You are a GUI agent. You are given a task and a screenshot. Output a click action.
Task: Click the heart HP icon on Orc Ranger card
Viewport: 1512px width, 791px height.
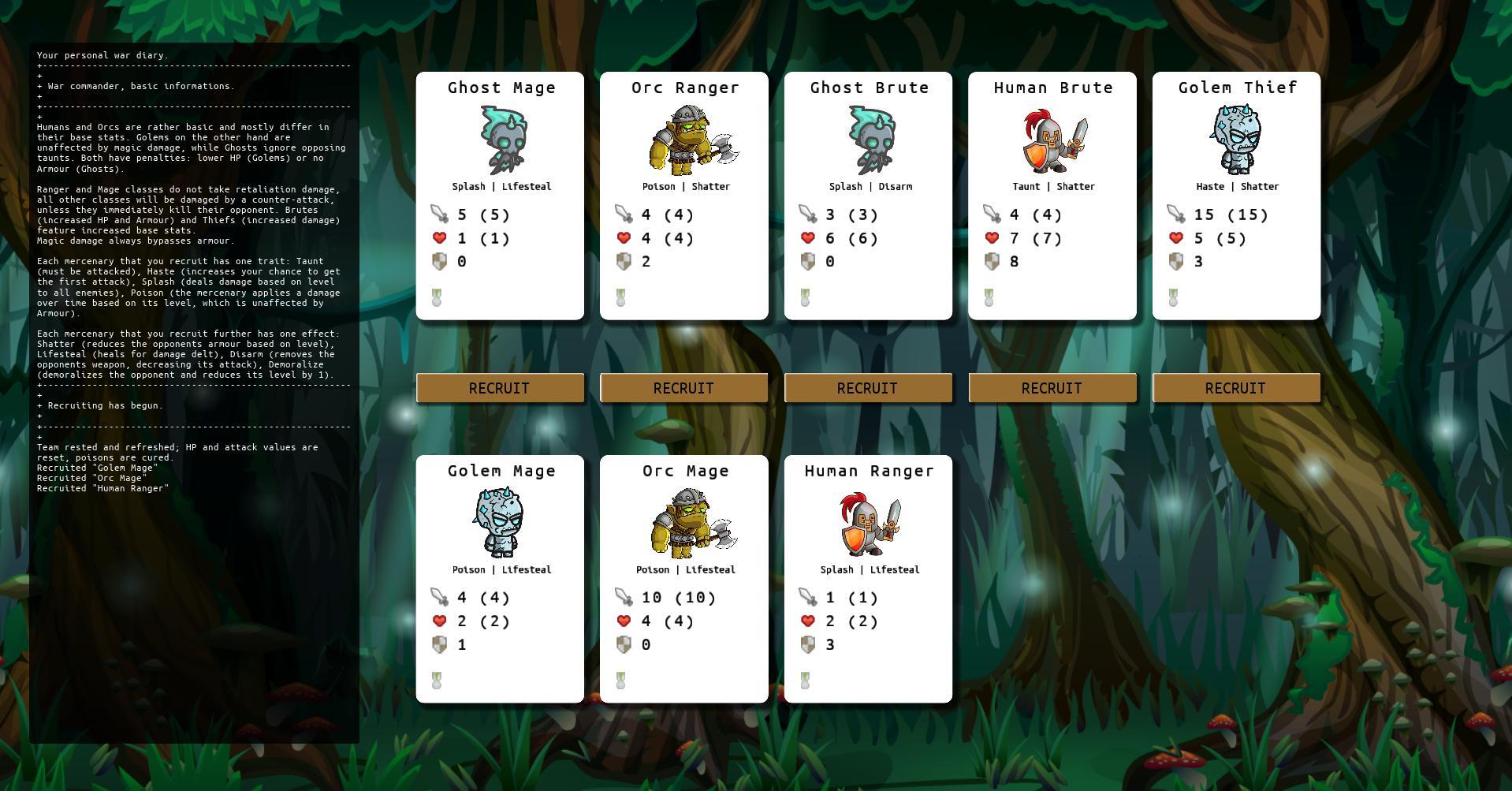tap(624, 237)
